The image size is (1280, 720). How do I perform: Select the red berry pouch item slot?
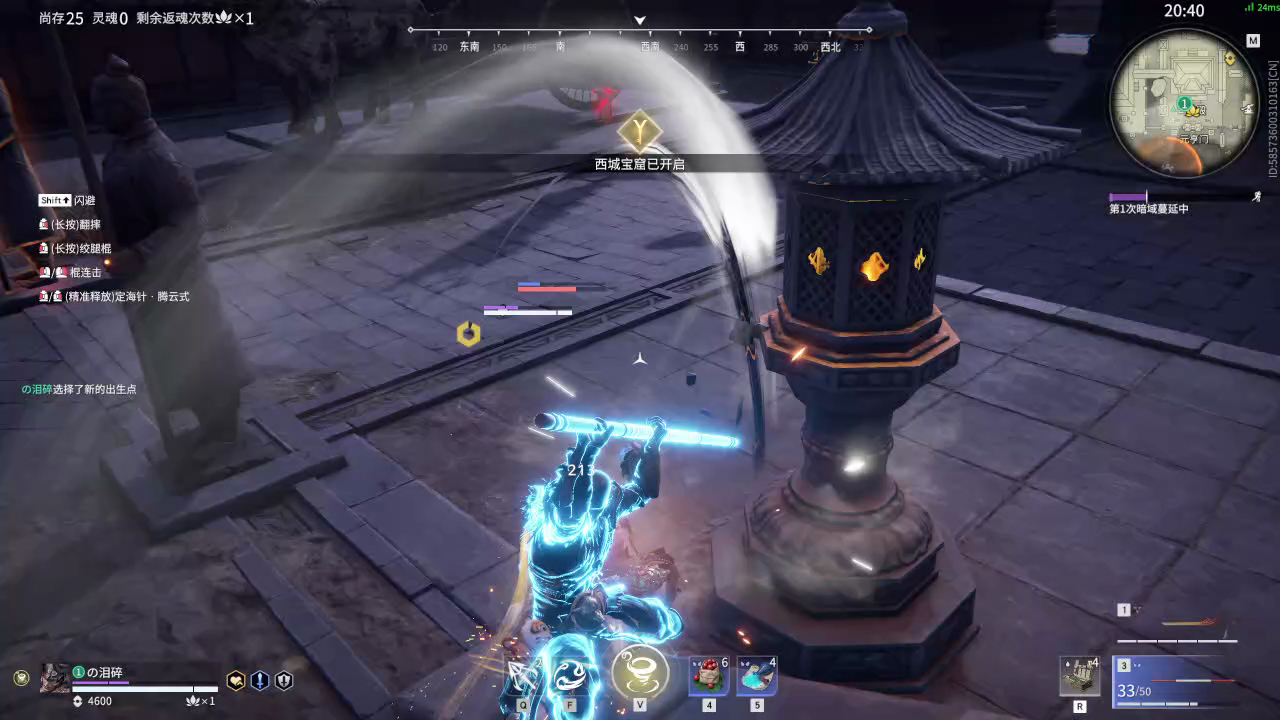708,676
